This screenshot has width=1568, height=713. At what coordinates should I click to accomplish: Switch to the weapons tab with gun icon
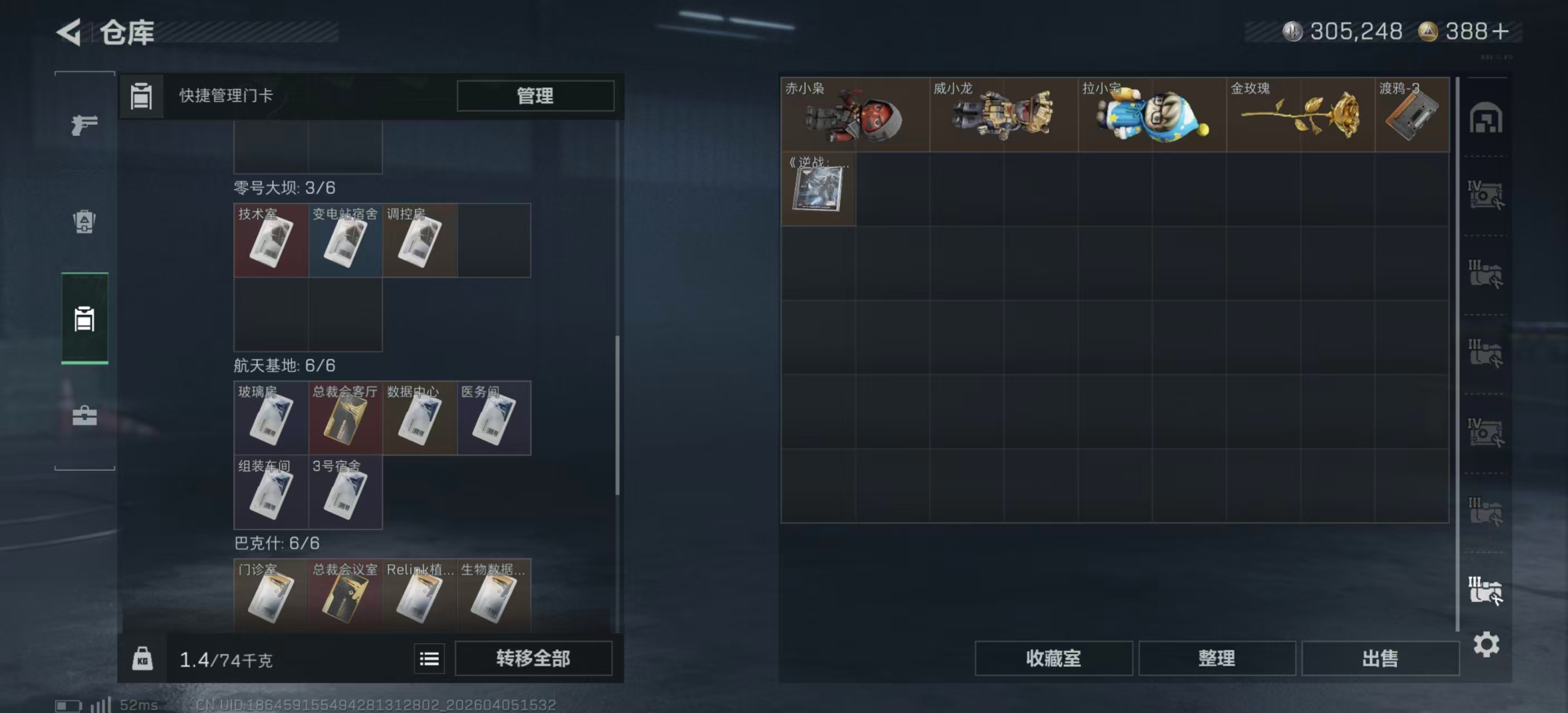pos(85,124)
